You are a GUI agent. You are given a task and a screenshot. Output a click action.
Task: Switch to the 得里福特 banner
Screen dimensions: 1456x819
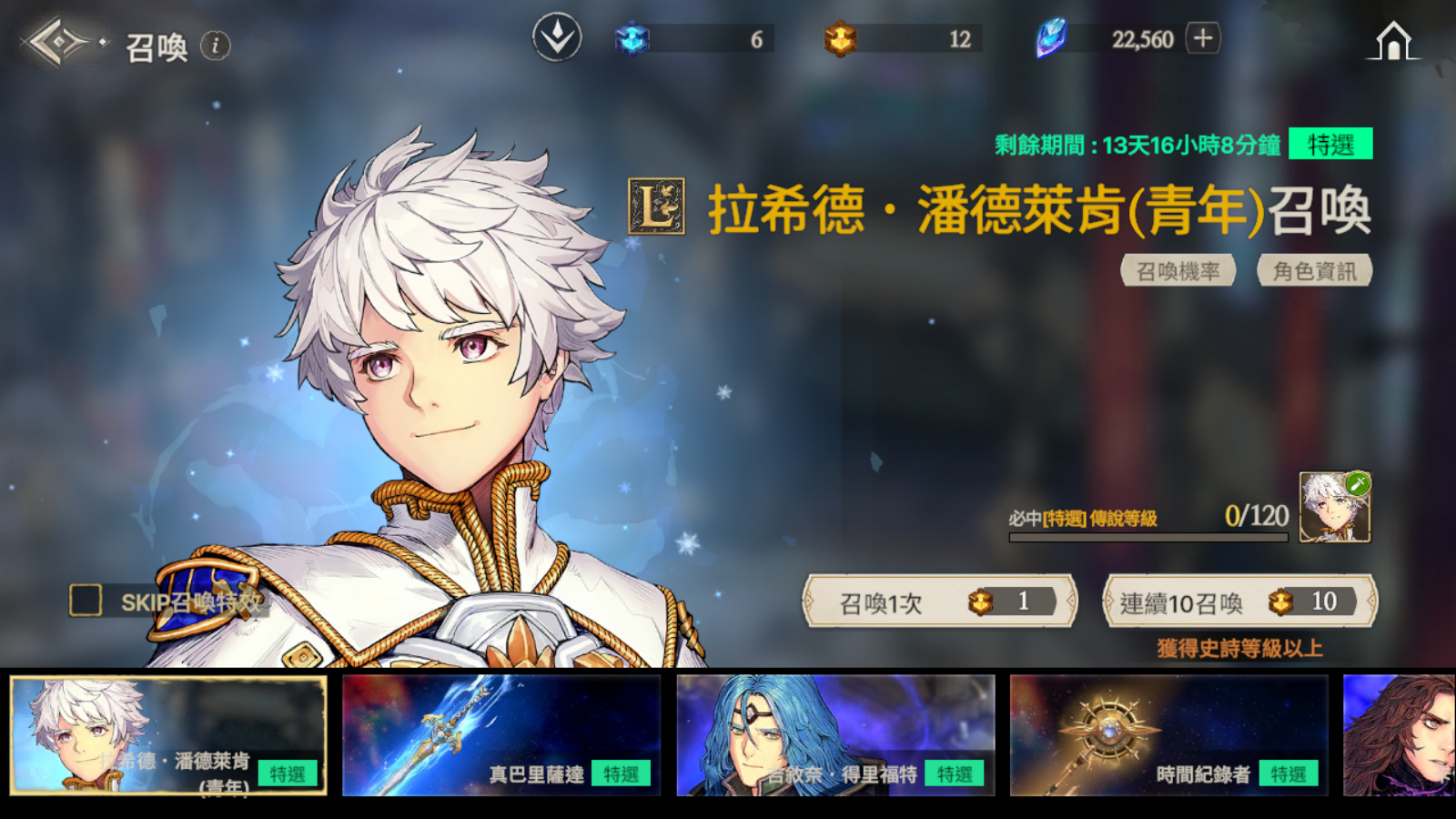pyautogui.click(x=835, y=735)
